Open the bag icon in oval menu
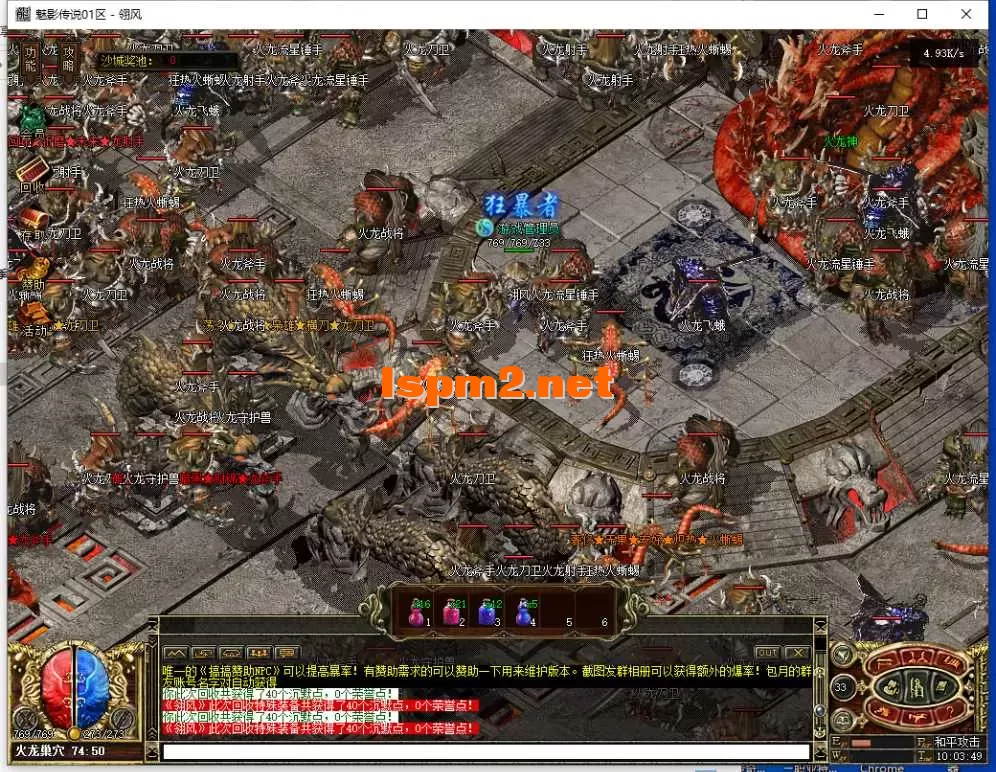 tap(890, 688)
